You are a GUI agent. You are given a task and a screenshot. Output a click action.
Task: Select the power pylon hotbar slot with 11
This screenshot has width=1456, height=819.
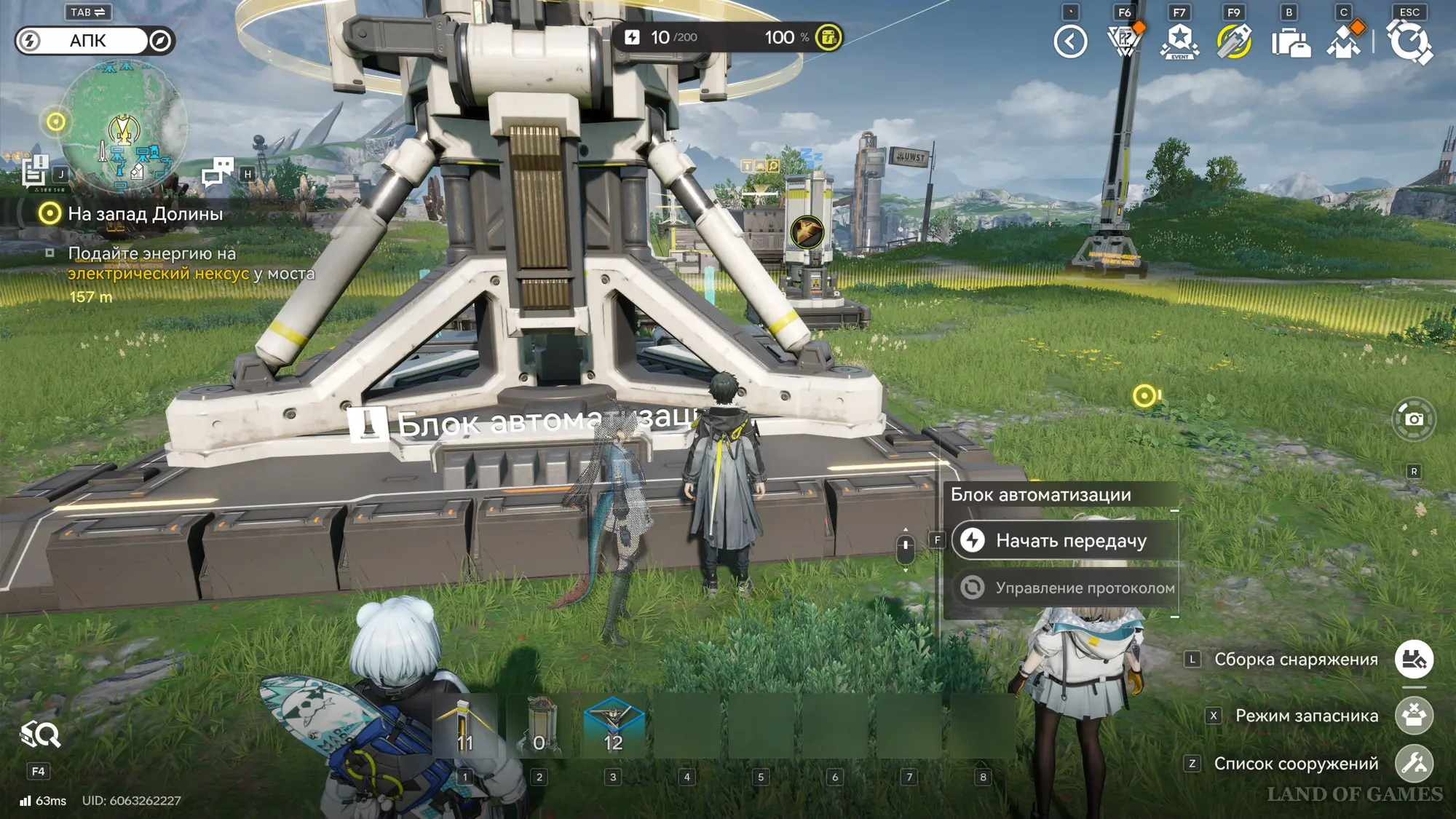point(464,726)
